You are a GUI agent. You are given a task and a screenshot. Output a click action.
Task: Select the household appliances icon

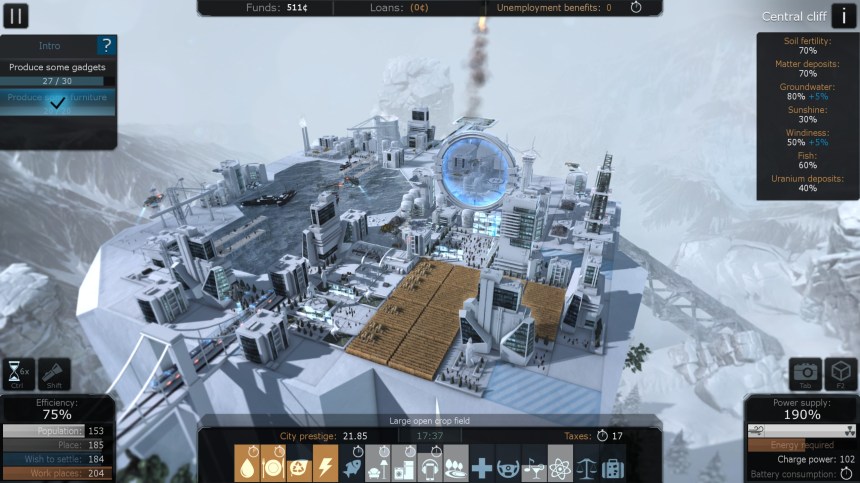coord(404,465)
